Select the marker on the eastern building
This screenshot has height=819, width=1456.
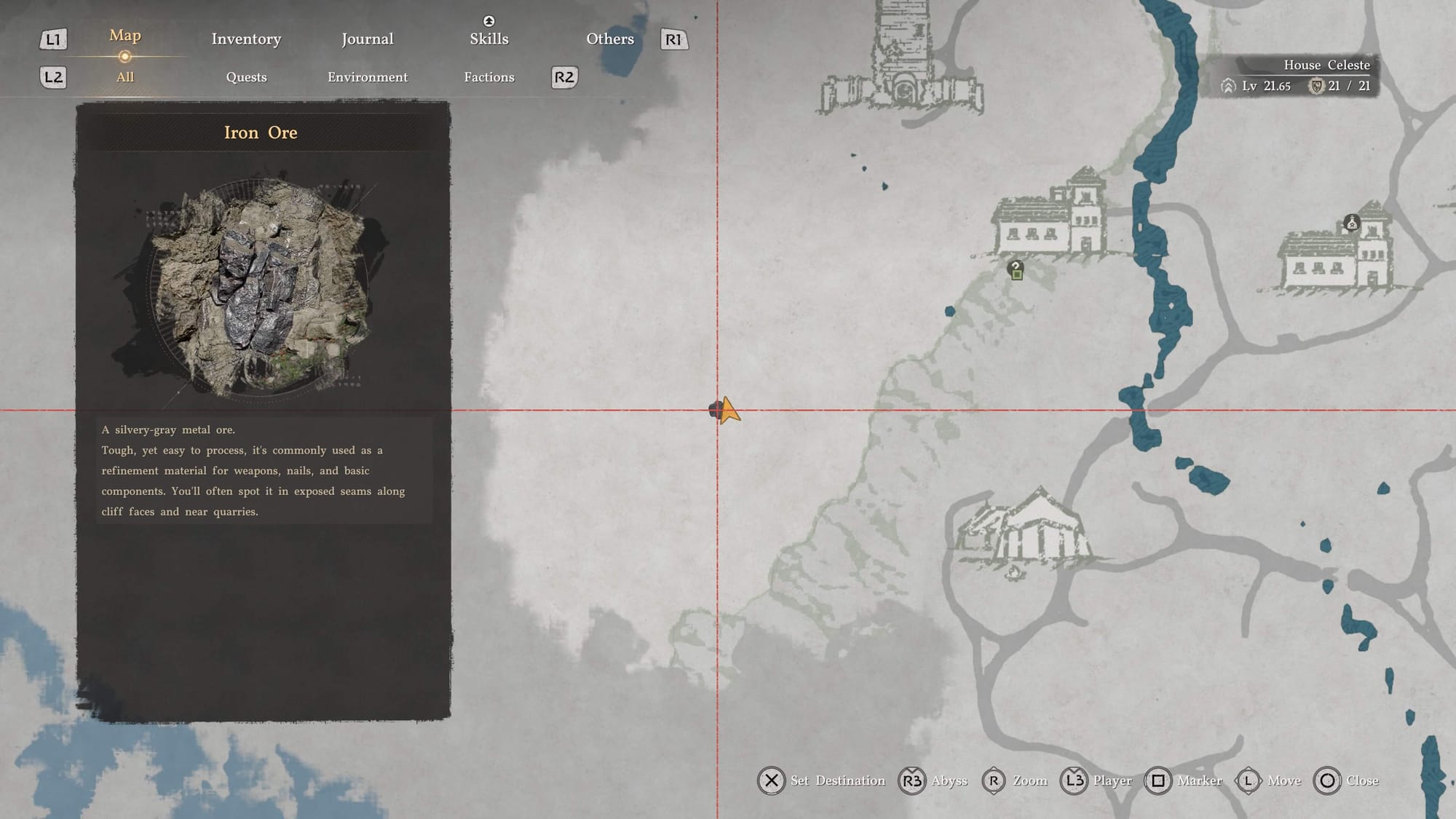click(1351, 223)
